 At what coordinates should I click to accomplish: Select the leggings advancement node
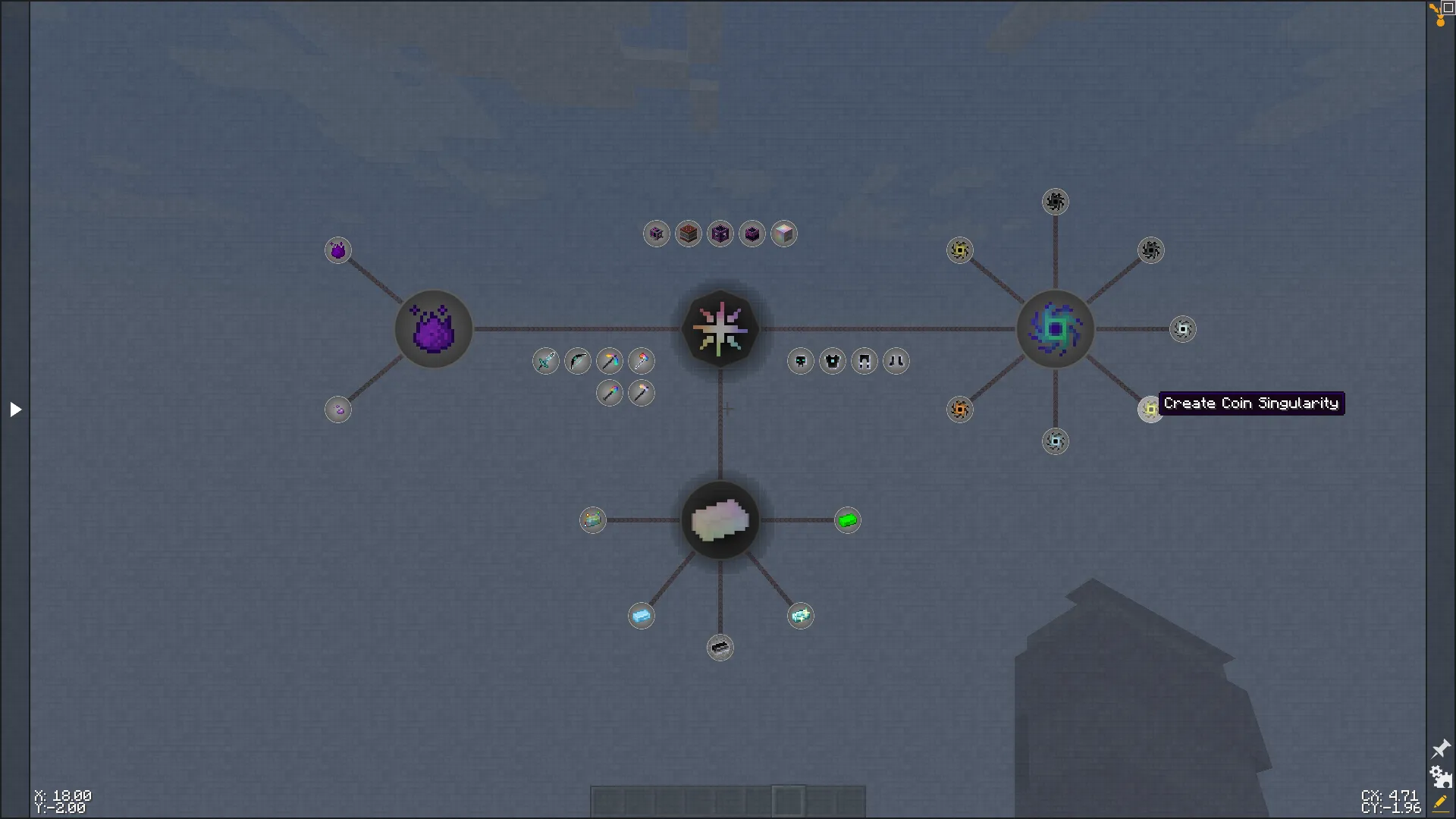click(x=864, y=362)
